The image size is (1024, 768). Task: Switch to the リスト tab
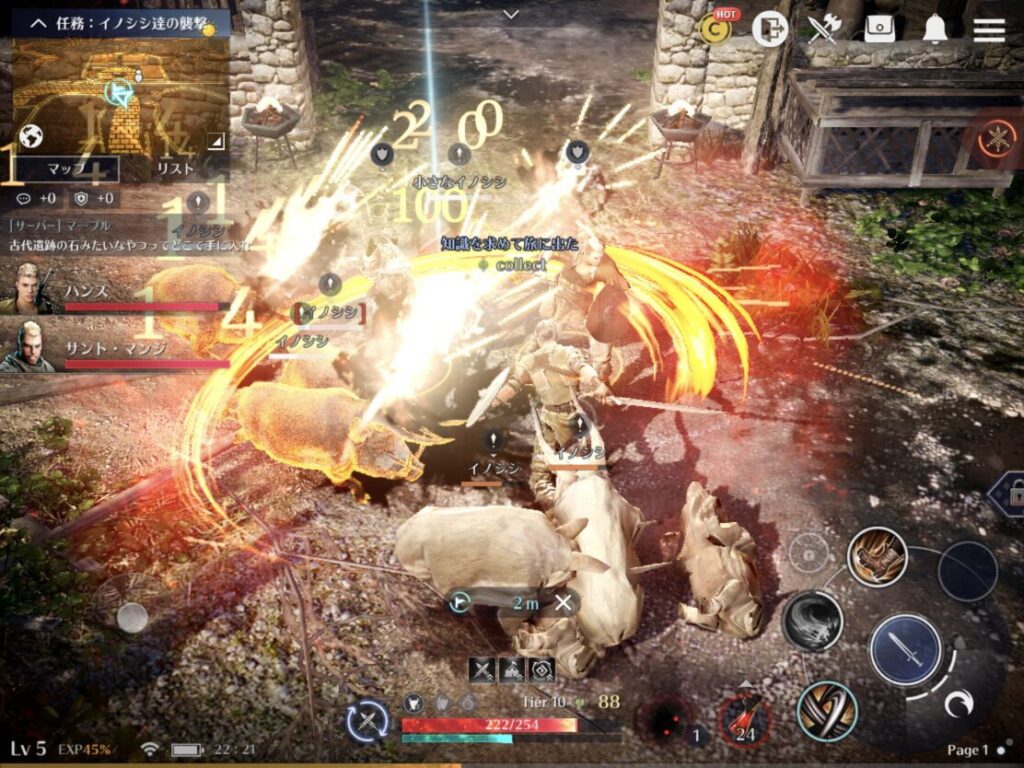point(175,169)
